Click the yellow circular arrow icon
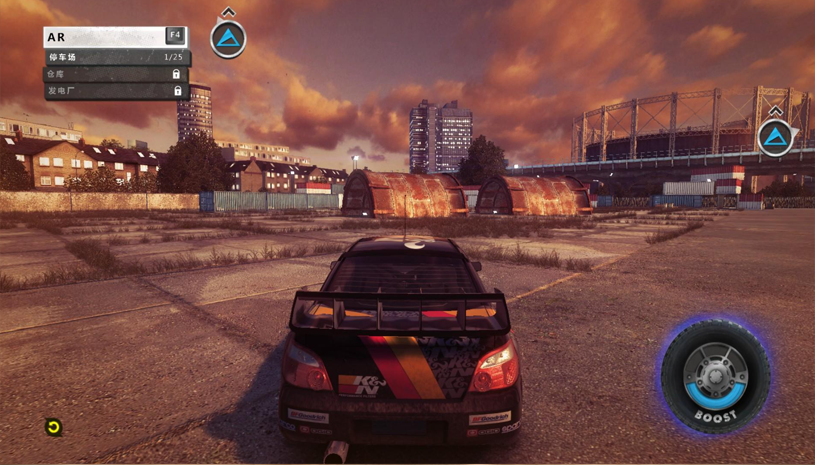The width and height of the screenshot is (815, 465). click(54, 427)
